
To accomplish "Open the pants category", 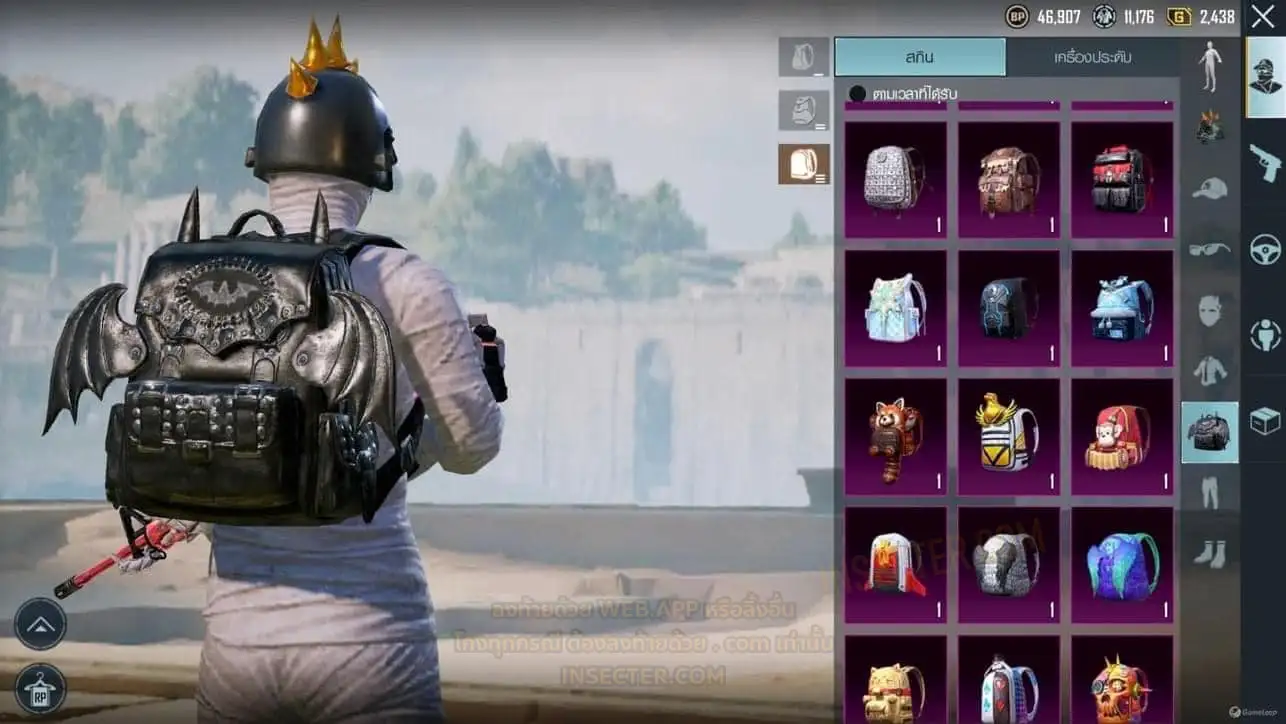I will tap(1210, 493).
